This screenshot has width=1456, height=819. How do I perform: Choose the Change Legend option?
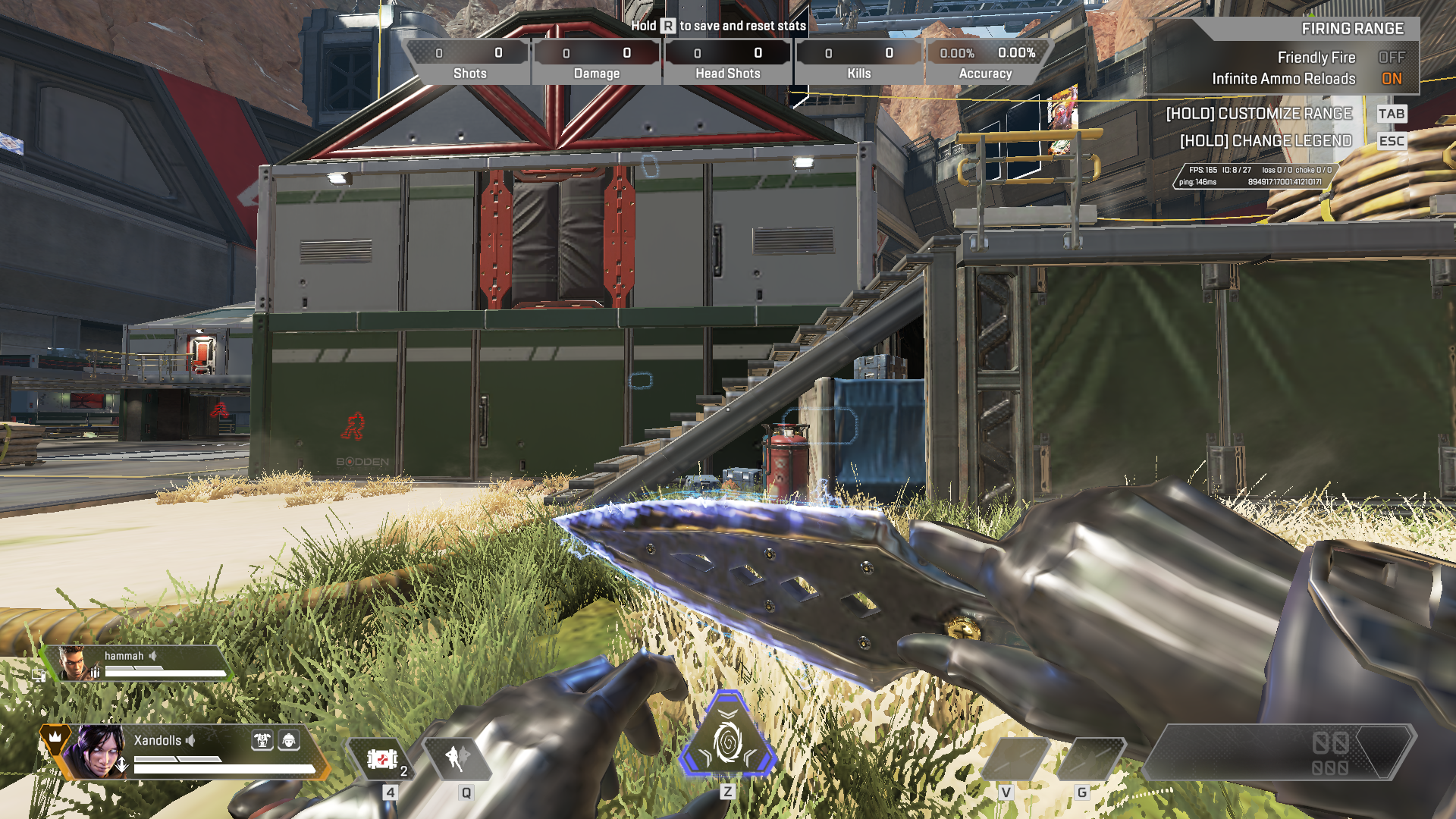1266,141
